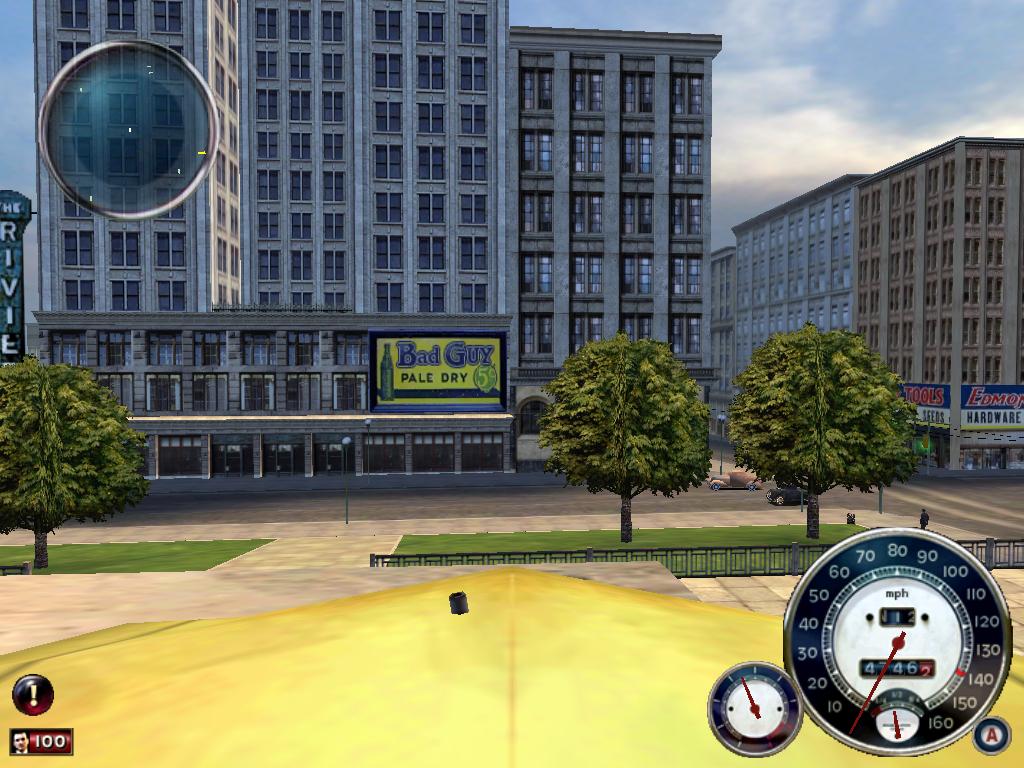
Task: Select the red exclamation mark alert icon
Action: [x=32, y=694]
